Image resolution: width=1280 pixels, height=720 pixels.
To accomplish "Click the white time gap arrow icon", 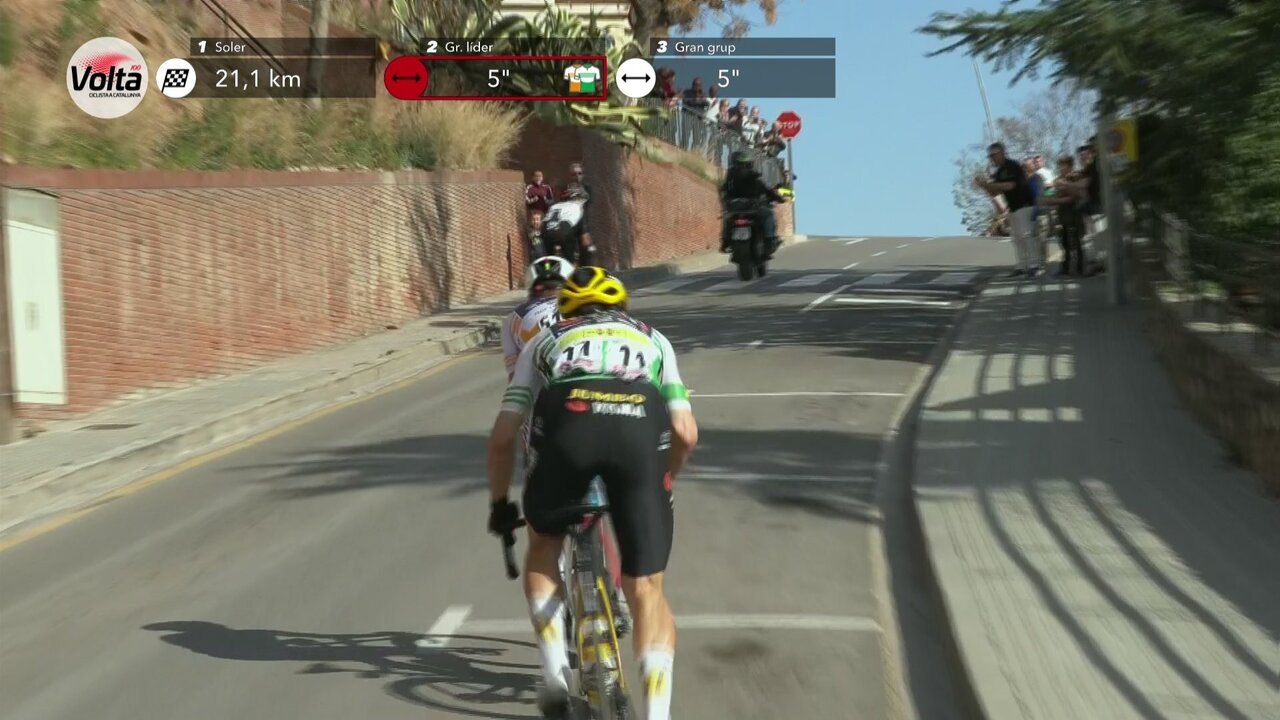I will point(636,78).
